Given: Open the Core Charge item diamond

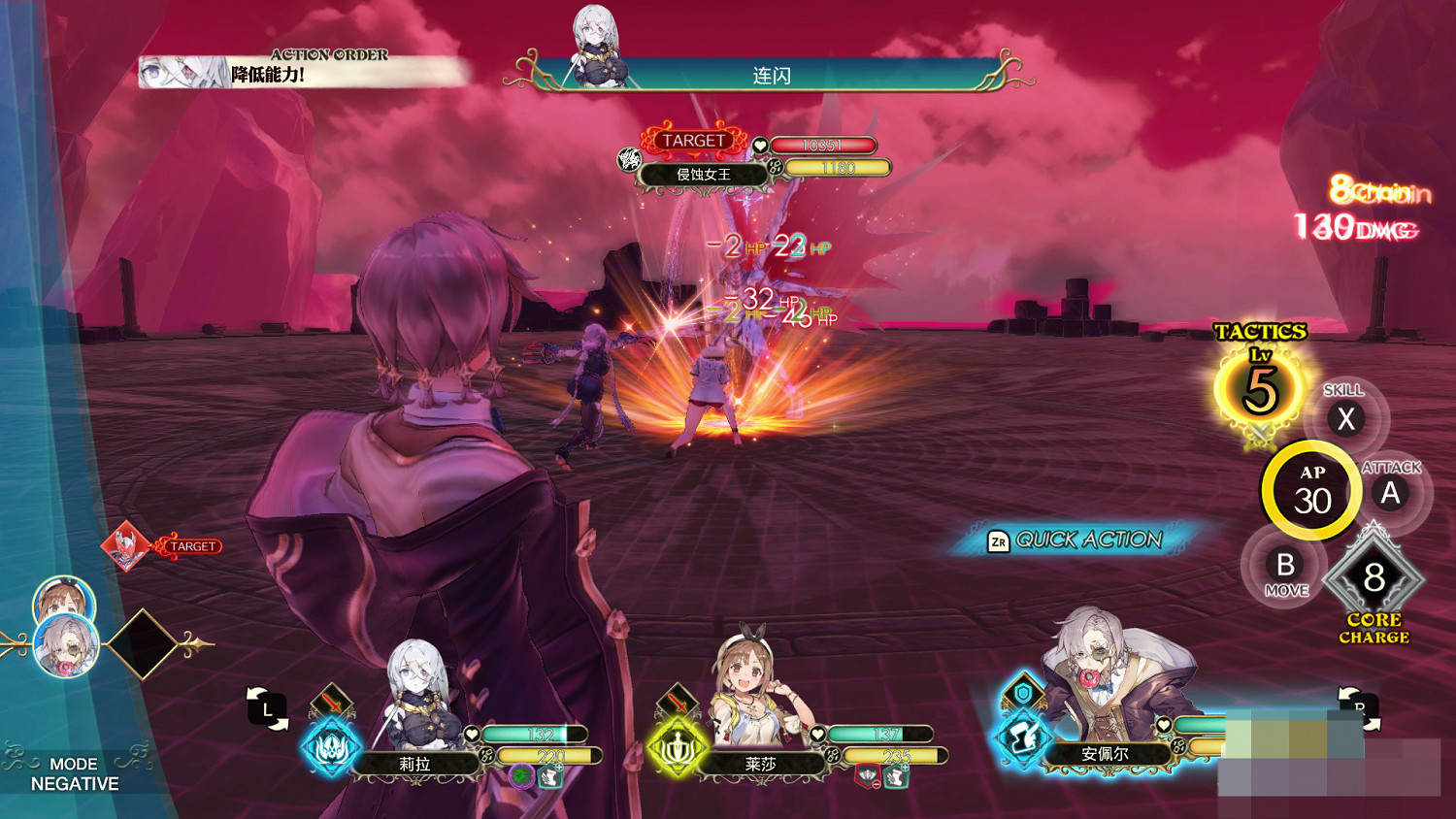Looking at the screenshot, I should [x=1373, y=578].
